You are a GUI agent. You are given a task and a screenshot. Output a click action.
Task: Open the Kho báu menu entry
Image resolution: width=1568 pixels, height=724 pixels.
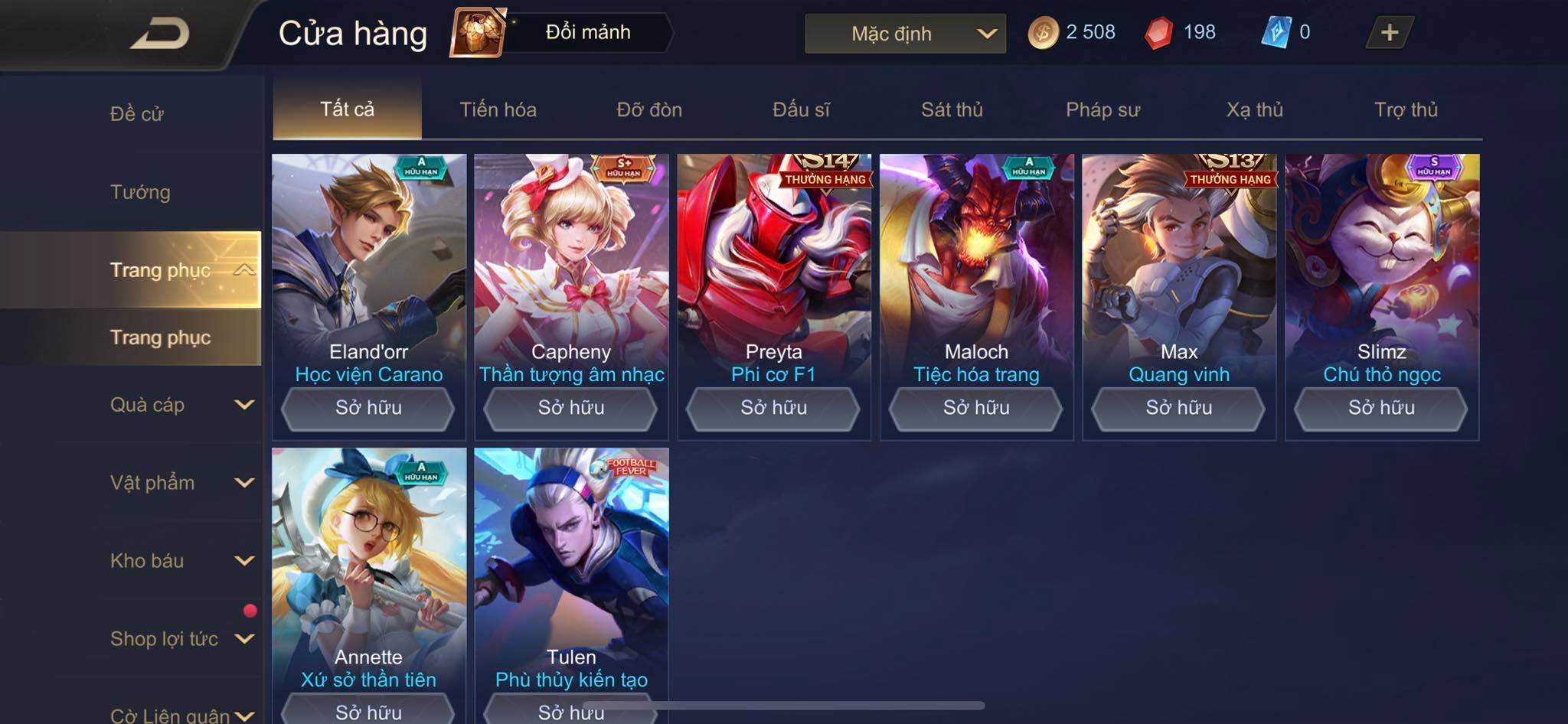181,561
